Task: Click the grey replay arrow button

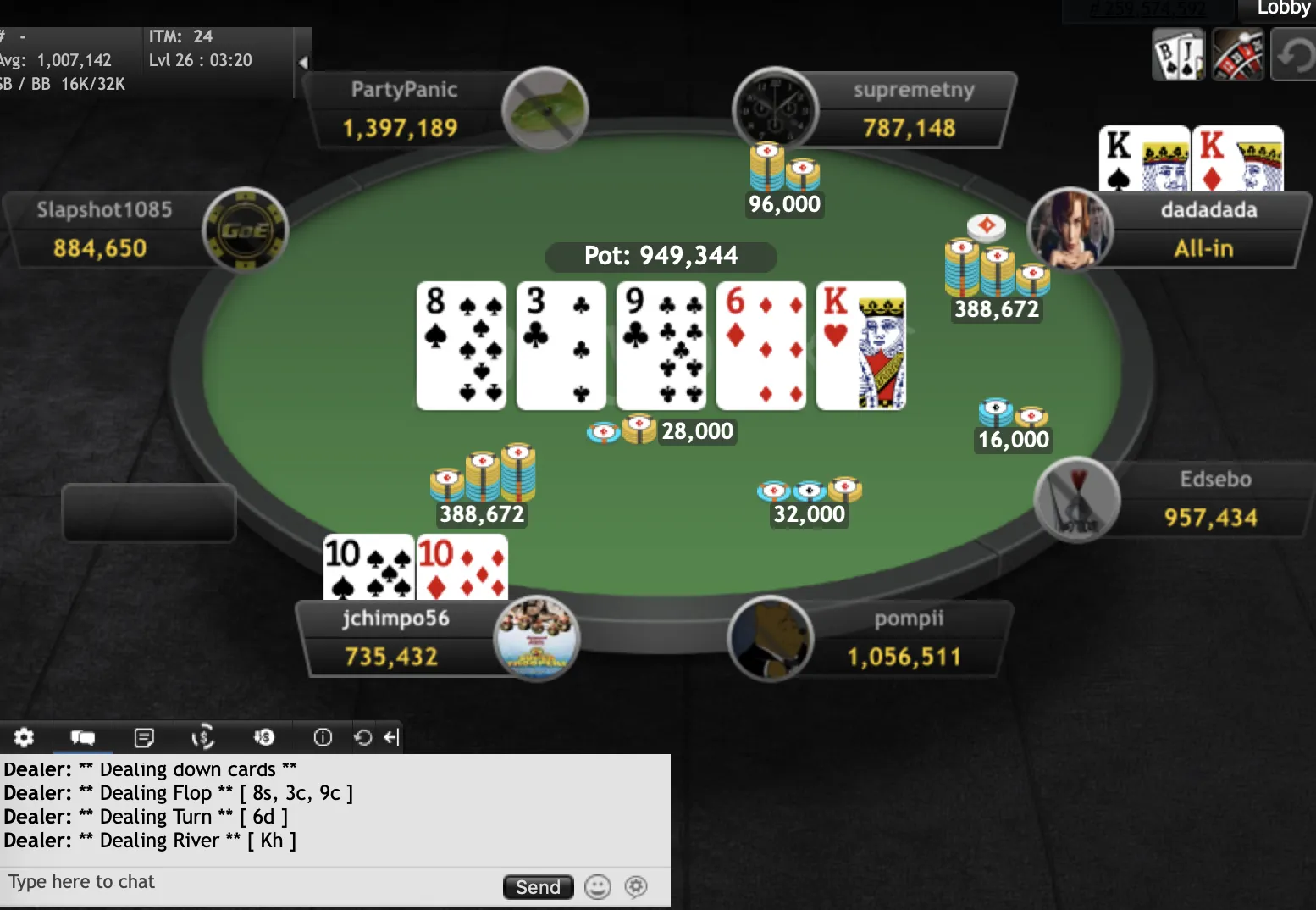Action: click(1294, 55)
